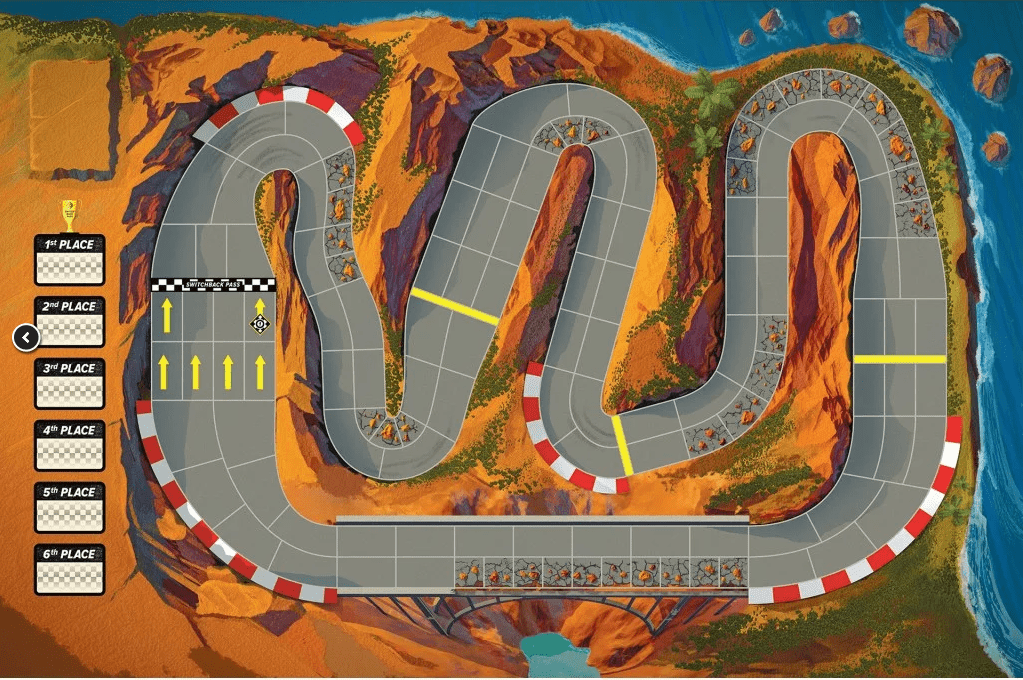
Task: Click the round left-arrow collapse button
Action: 26,337
